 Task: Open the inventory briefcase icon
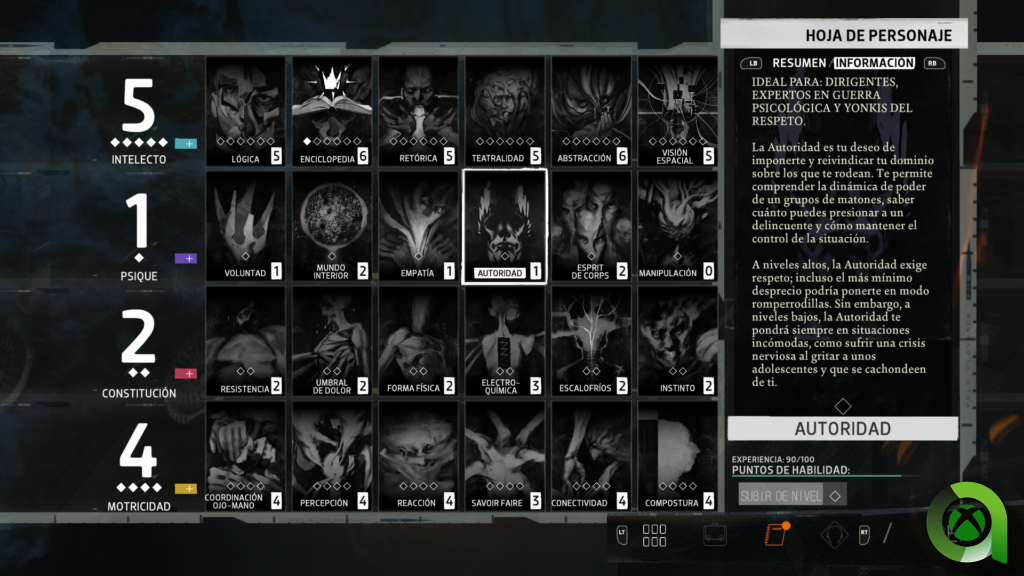click(715, 535)
